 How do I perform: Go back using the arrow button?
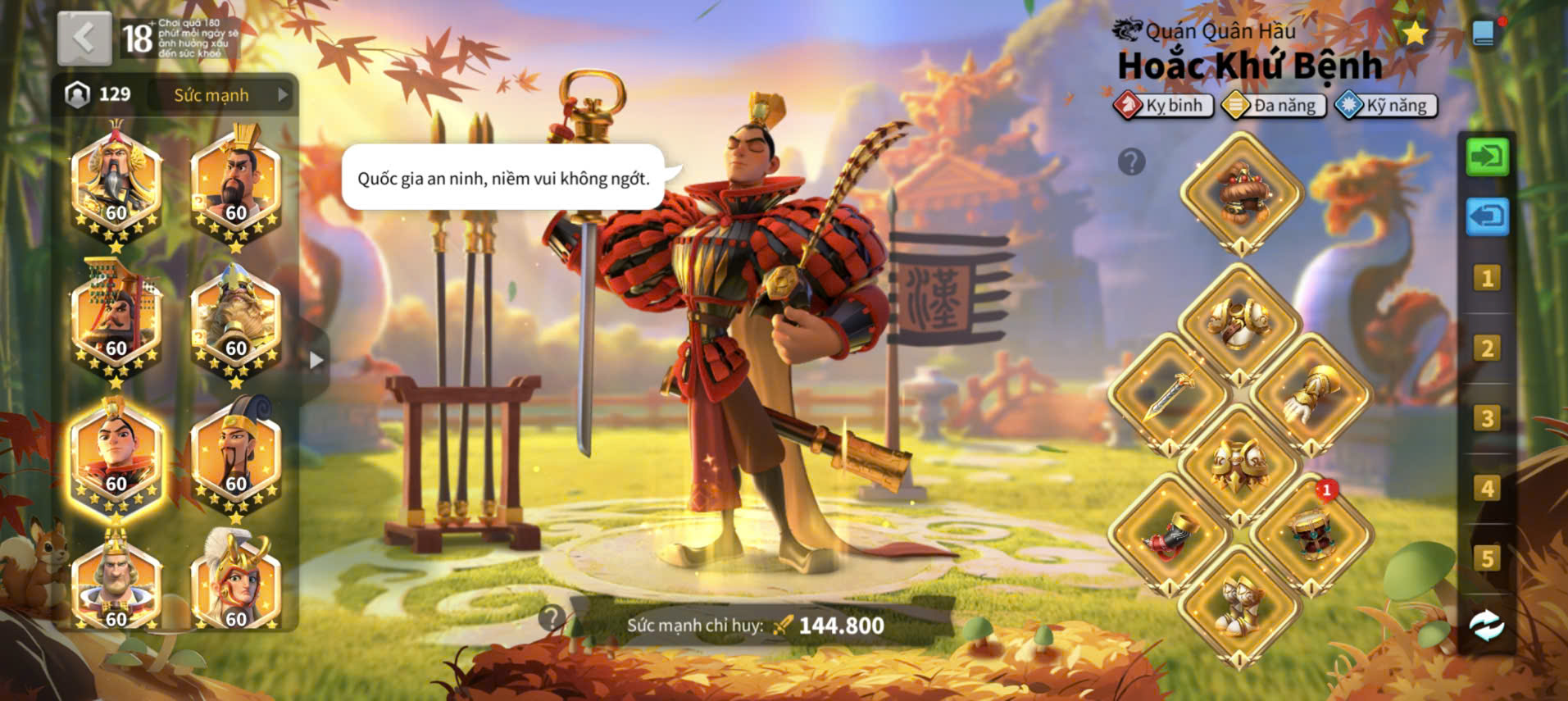pos(84,38)
